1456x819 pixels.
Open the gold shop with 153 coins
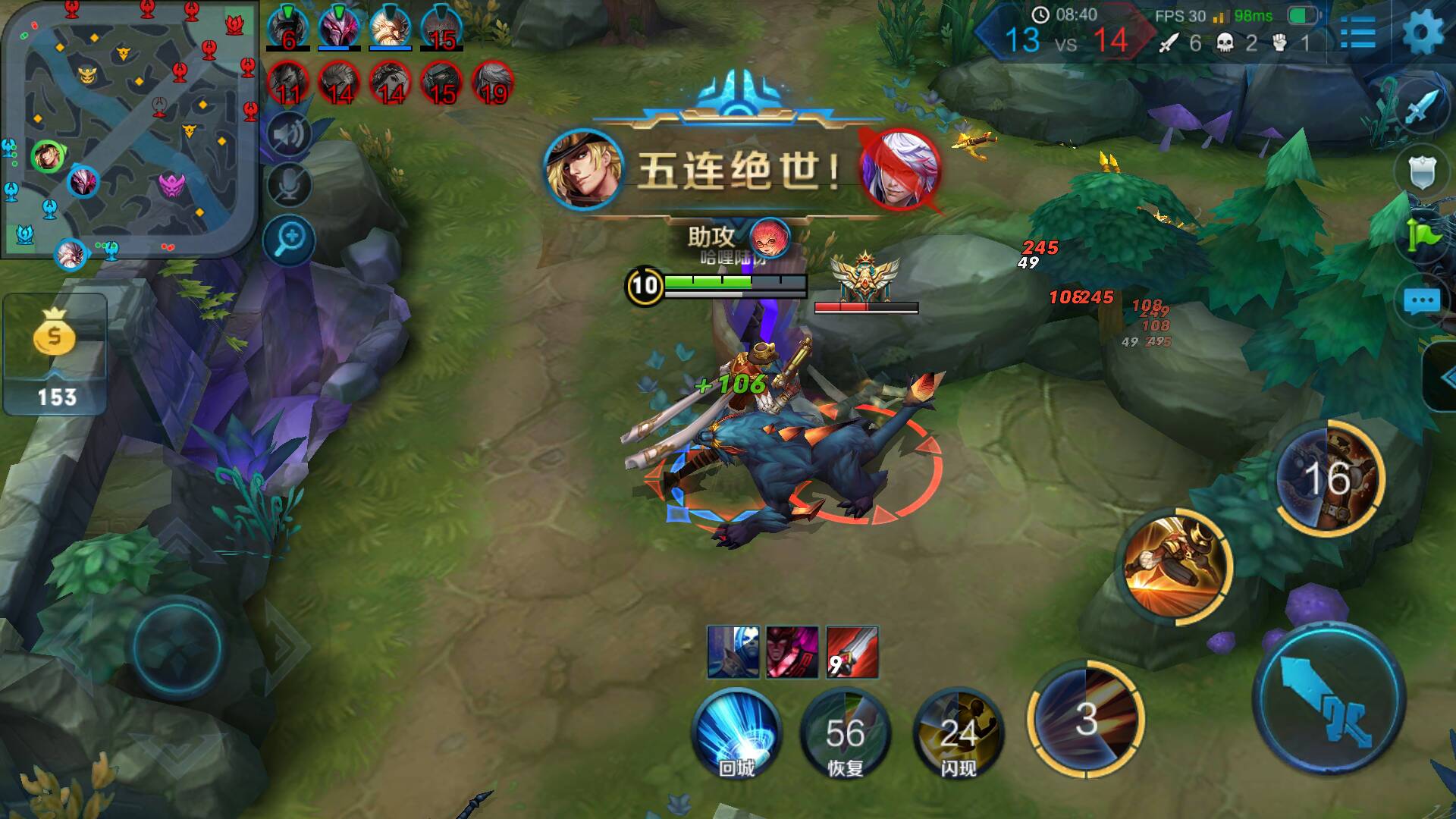coord(55,355)
